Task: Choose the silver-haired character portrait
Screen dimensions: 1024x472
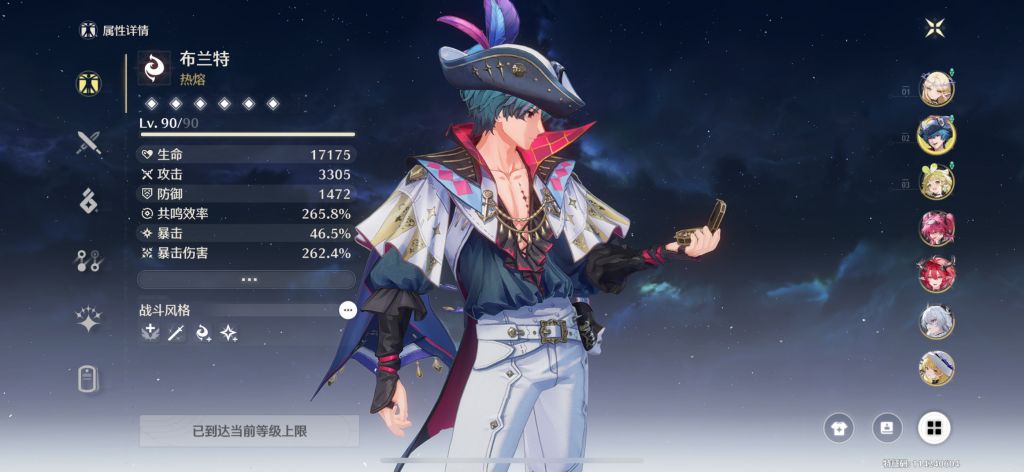Action: 937,321
